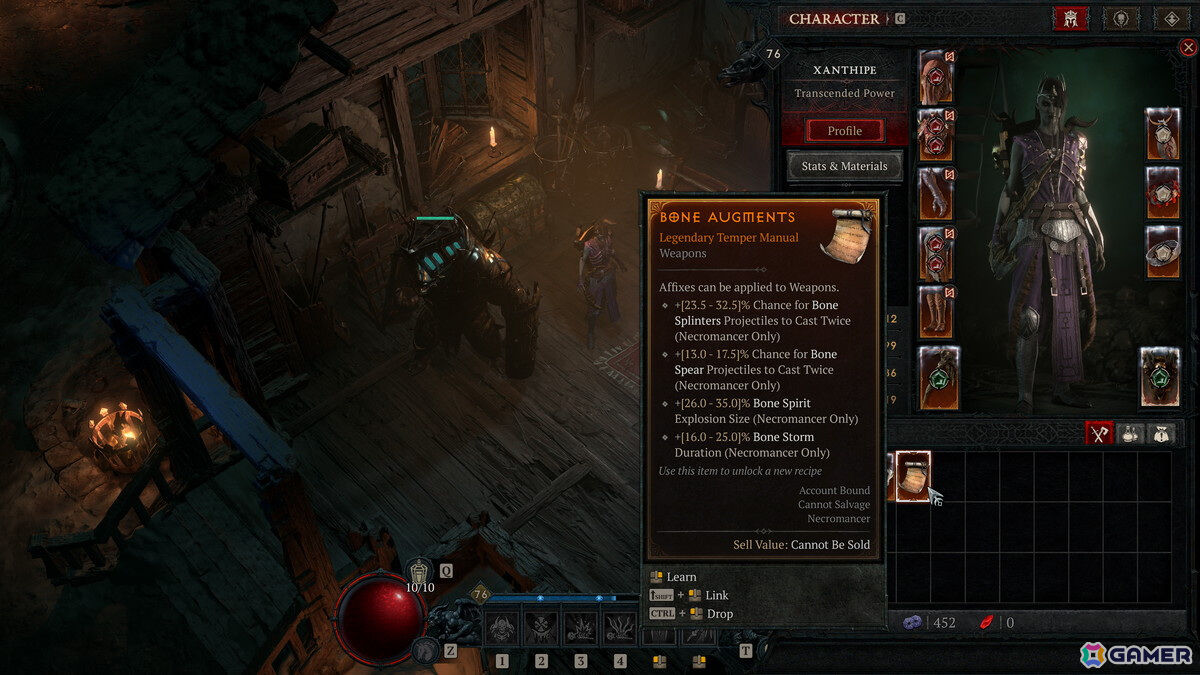The height and width of the screenshot is (675, 1200).
Task: Select the equipped off-hand slot with green gem
Action: 1160,377
